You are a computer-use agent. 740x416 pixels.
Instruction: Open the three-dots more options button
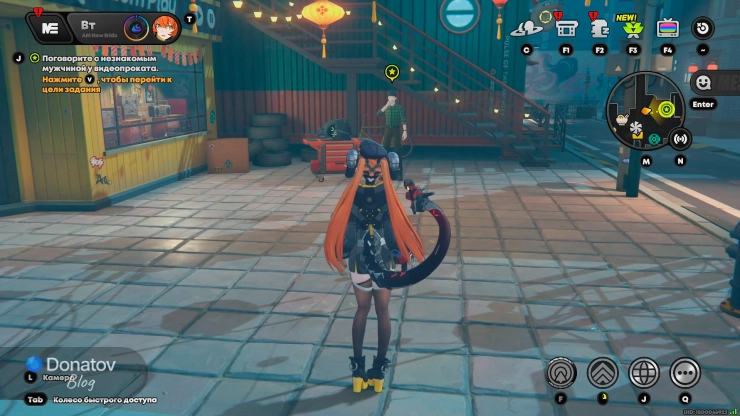(x=685, y=373)
